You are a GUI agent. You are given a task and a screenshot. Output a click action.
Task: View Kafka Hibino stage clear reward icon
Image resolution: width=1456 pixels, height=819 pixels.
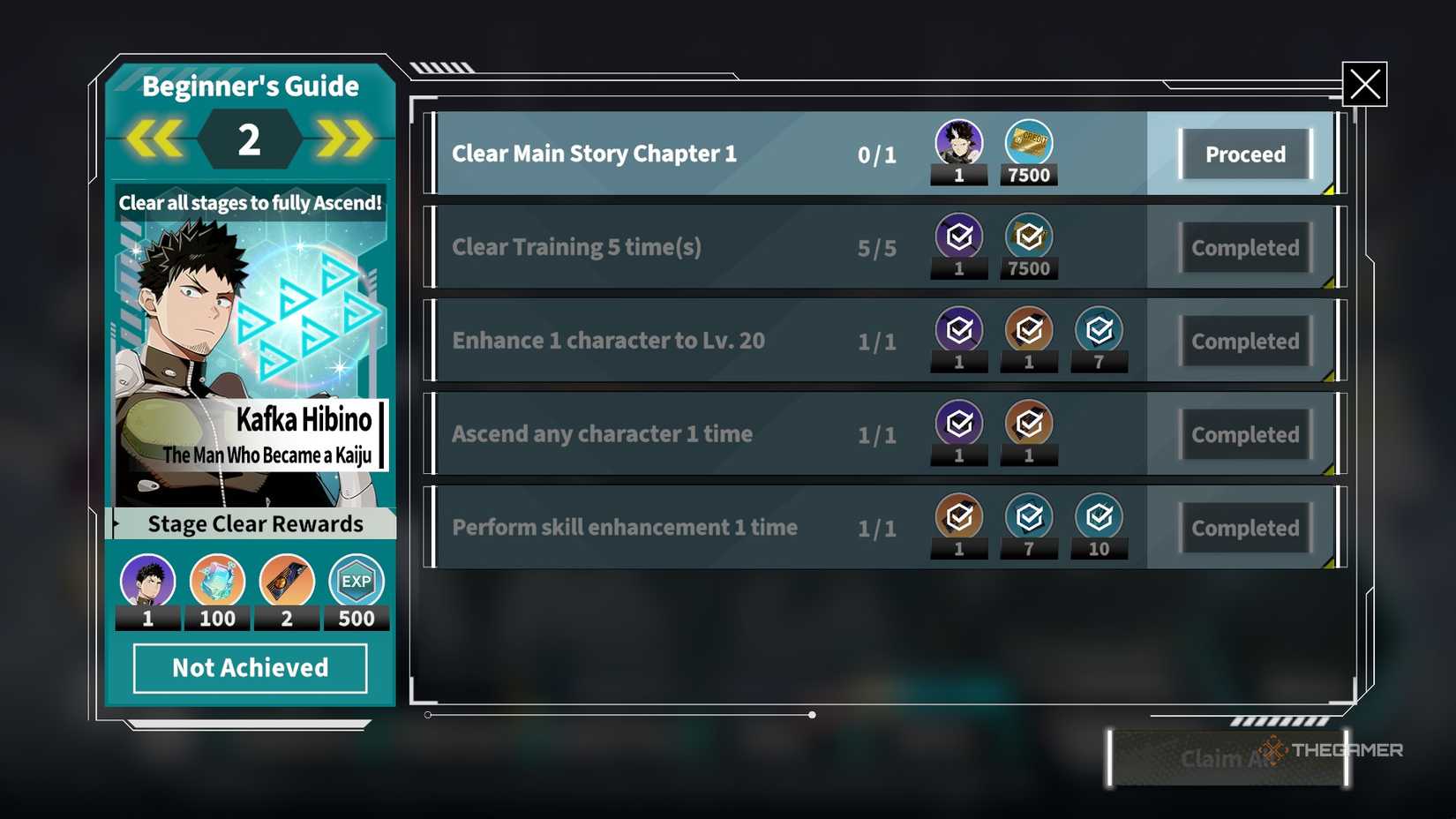[x=147, y=582]
